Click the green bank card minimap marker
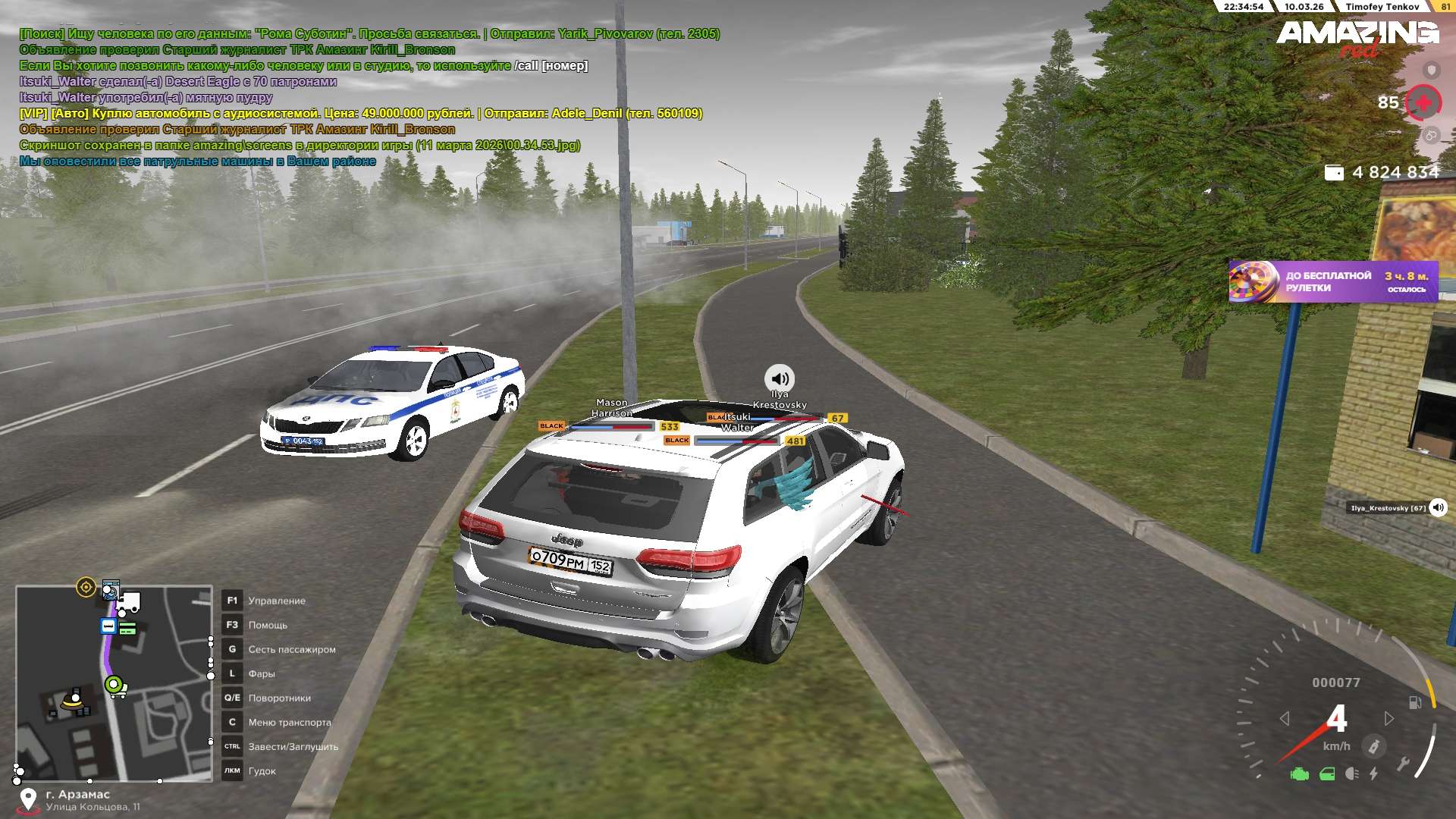Viewport: 1456px width, 819px height. 127,629
